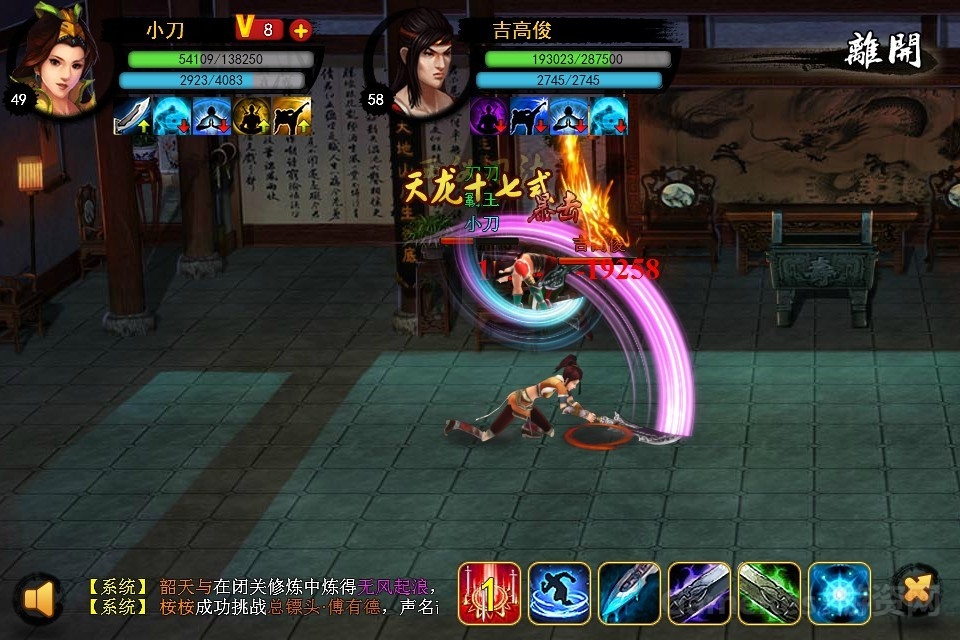Image resolution: width=960 pixels, height=640 pixels.
Task: Inspect the purple meditation debuff under 吉高俊
Action: 489,116
